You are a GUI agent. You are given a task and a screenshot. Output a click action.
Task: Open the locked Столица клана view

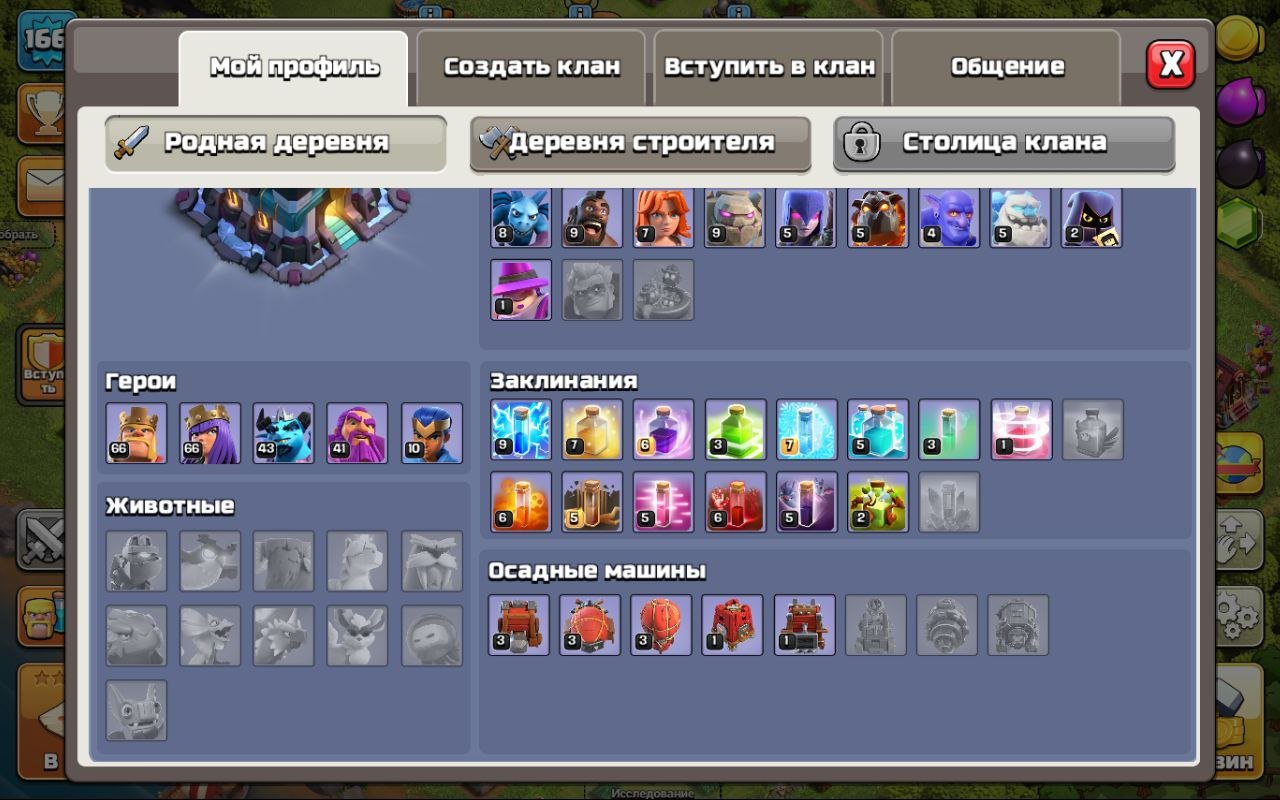point(1003,143)
